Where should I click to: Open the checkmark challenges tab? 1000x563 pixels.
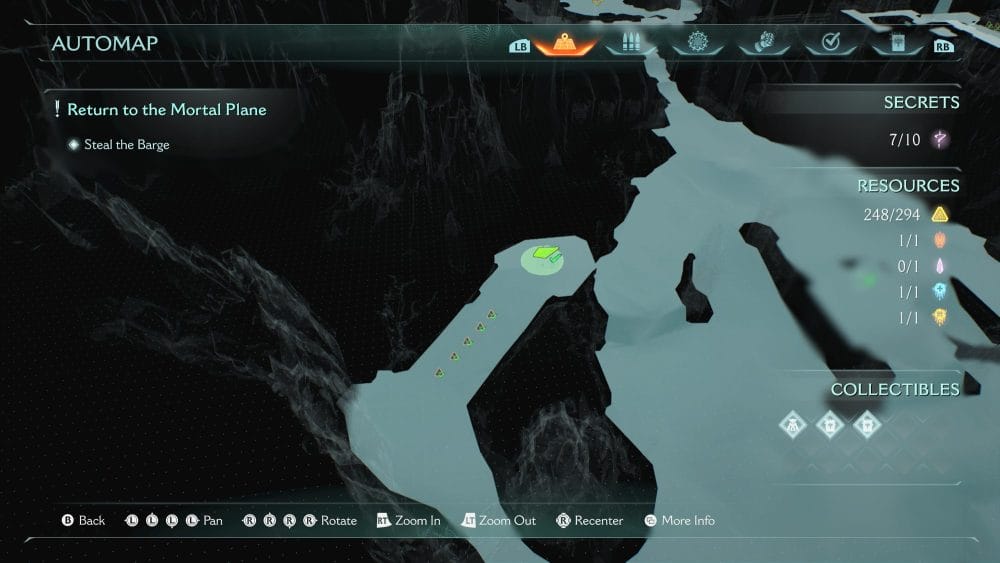click(x=829, y=43)
